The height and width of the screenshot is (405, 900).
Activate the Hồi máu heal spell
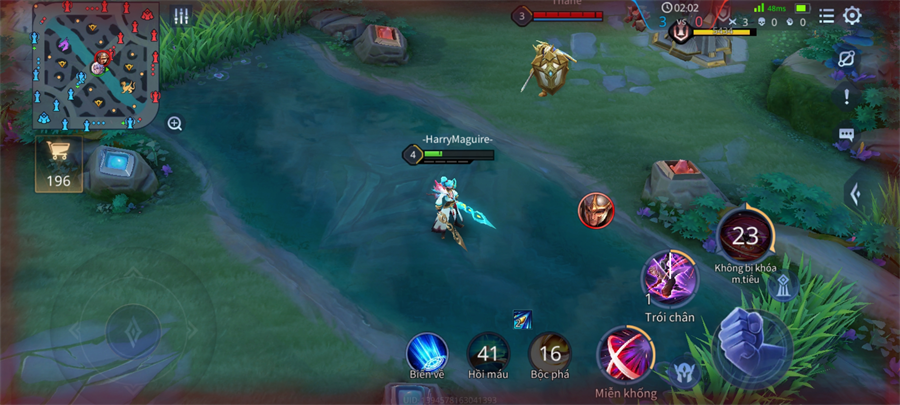point(488,353)
